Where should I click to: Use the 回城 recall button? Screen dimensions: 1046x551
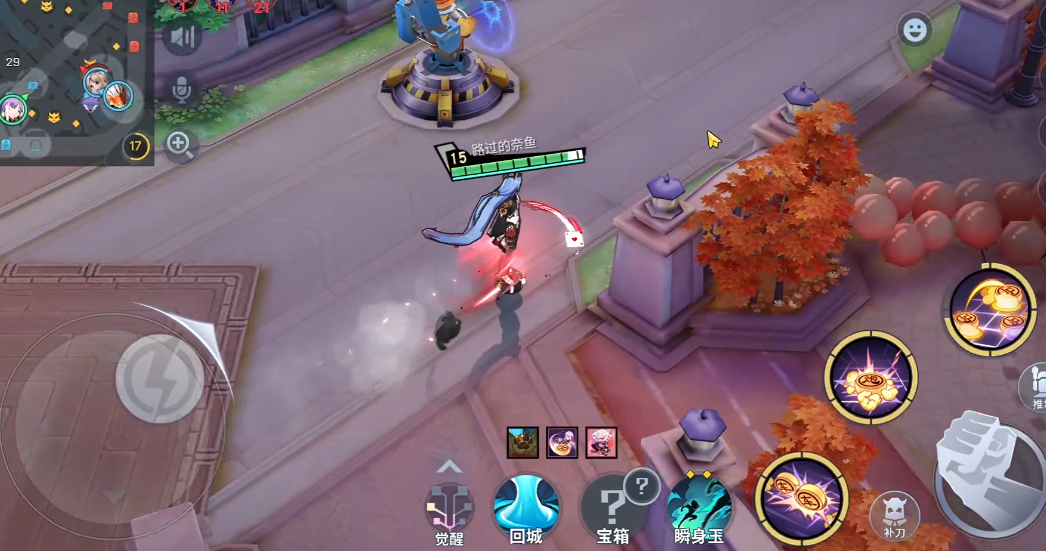526,506
